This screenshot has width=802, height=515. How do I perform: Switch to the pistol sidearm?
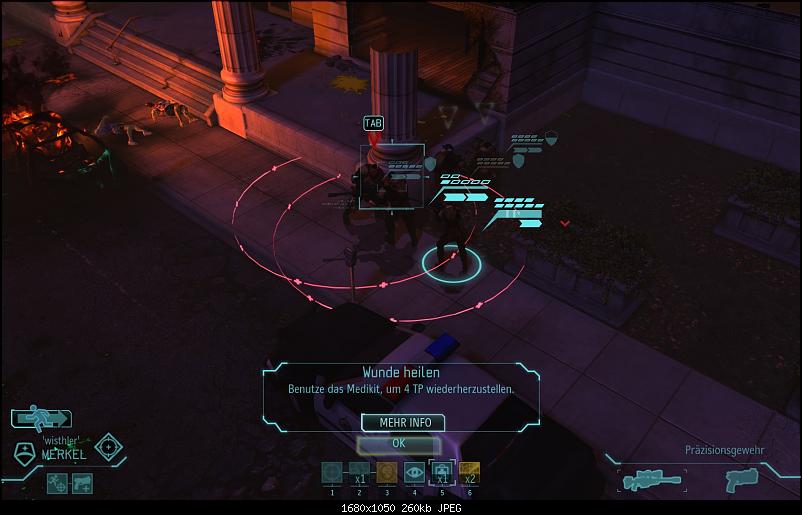click(x=740, y=480)
